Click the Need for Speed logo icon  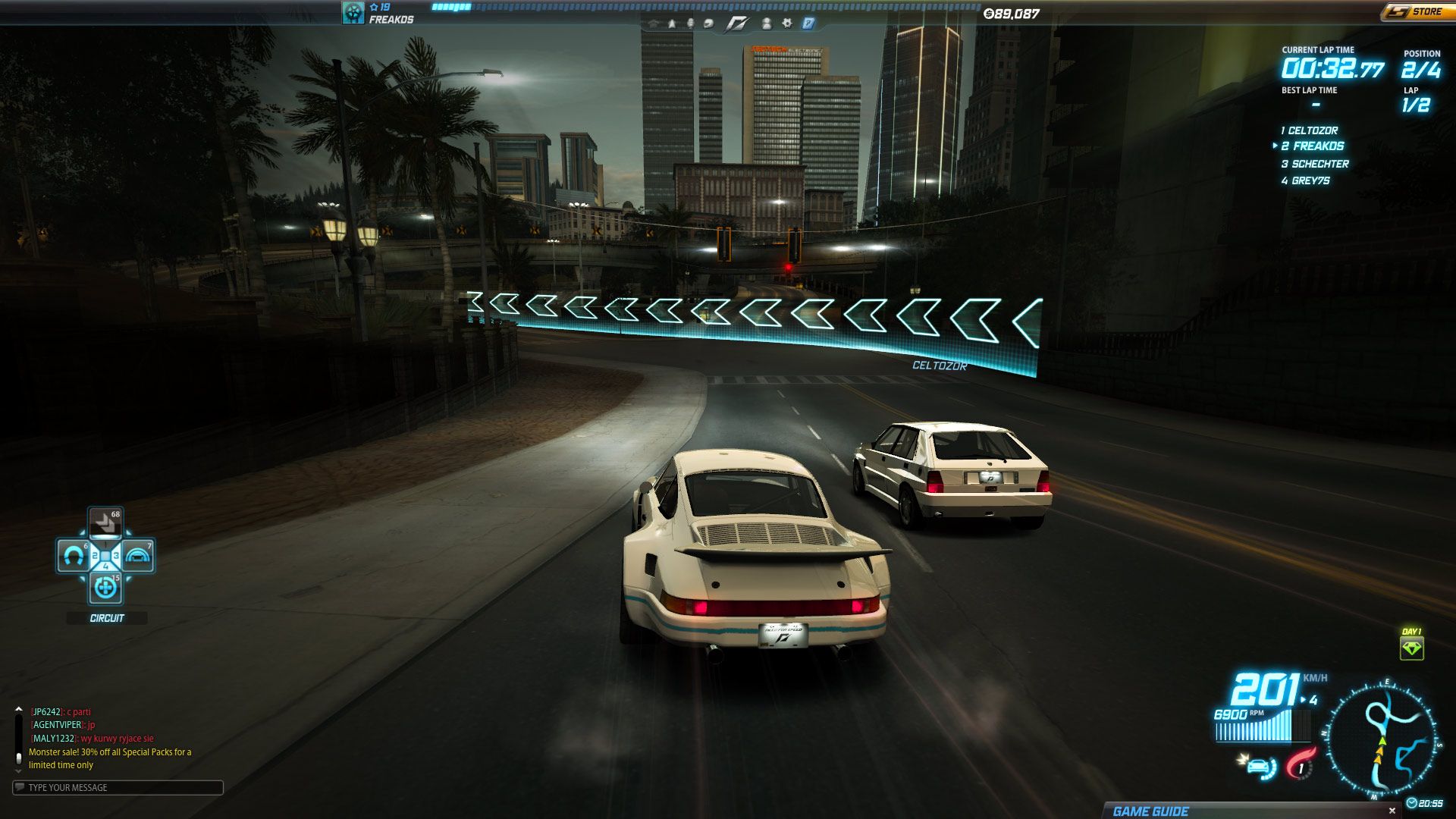pyautogui.click(x=736, y=24)
